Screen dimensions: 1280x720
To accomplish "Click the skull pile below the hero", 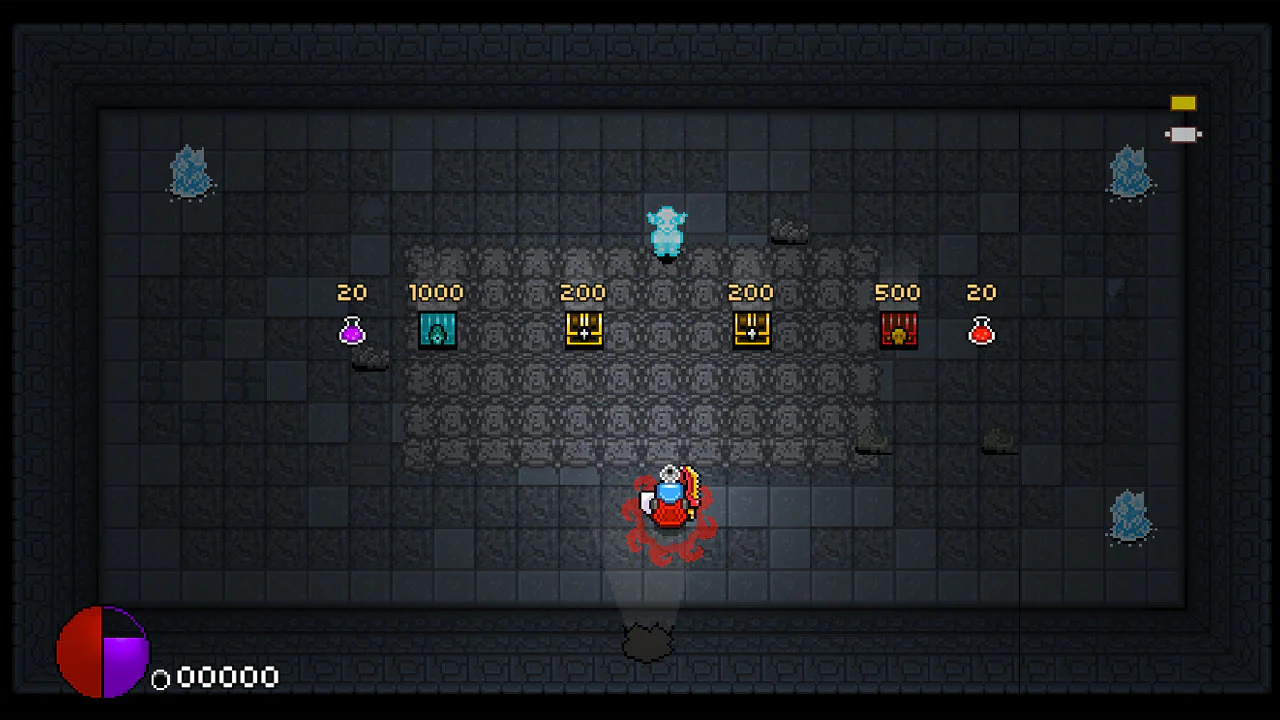I will coord(648,640).
